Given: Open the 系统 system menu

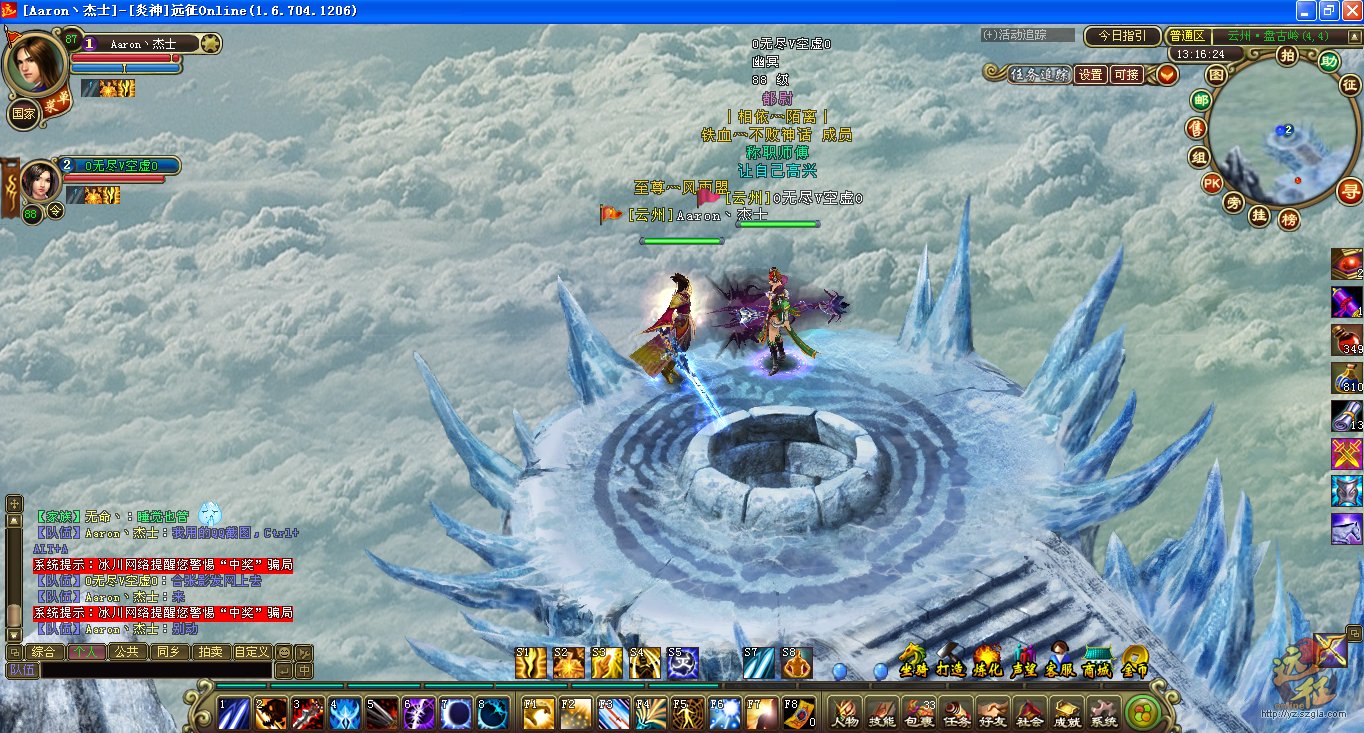Looking at the screenshot, I should (x=1104, y=712).
